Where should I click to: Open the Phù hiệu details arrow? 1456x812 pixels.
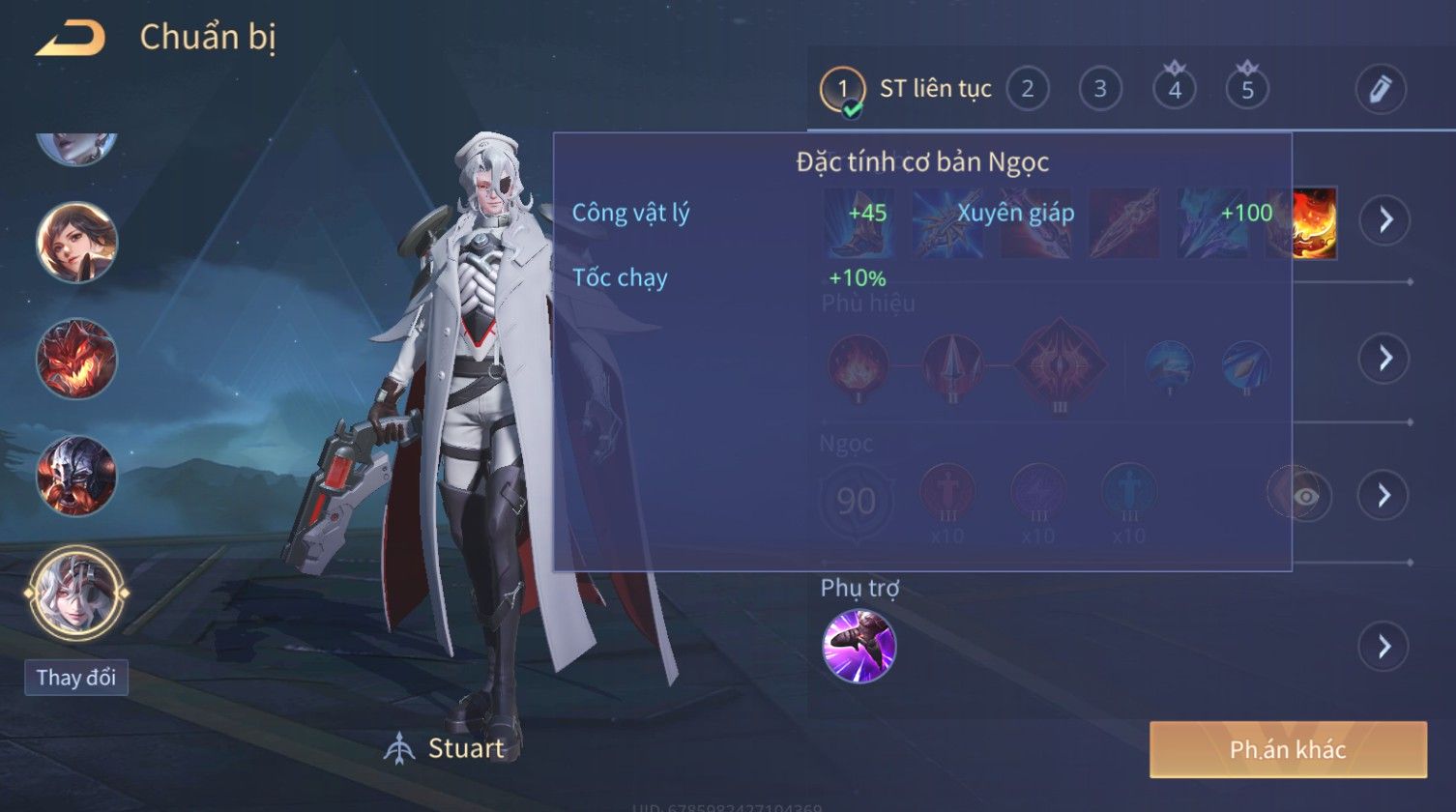pos(1384,359)
